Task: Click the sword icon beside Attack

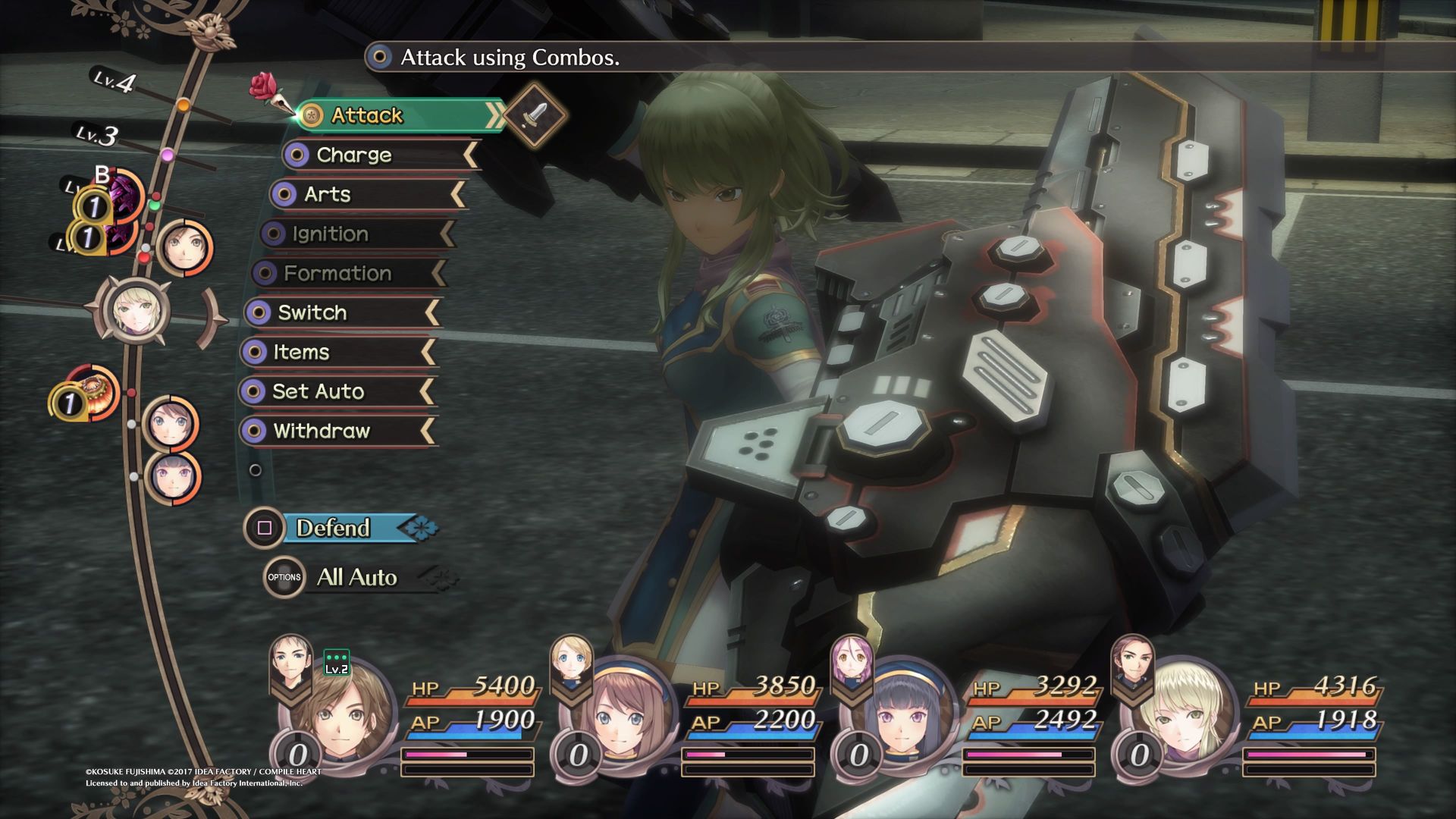Action: tap(535, 115)
